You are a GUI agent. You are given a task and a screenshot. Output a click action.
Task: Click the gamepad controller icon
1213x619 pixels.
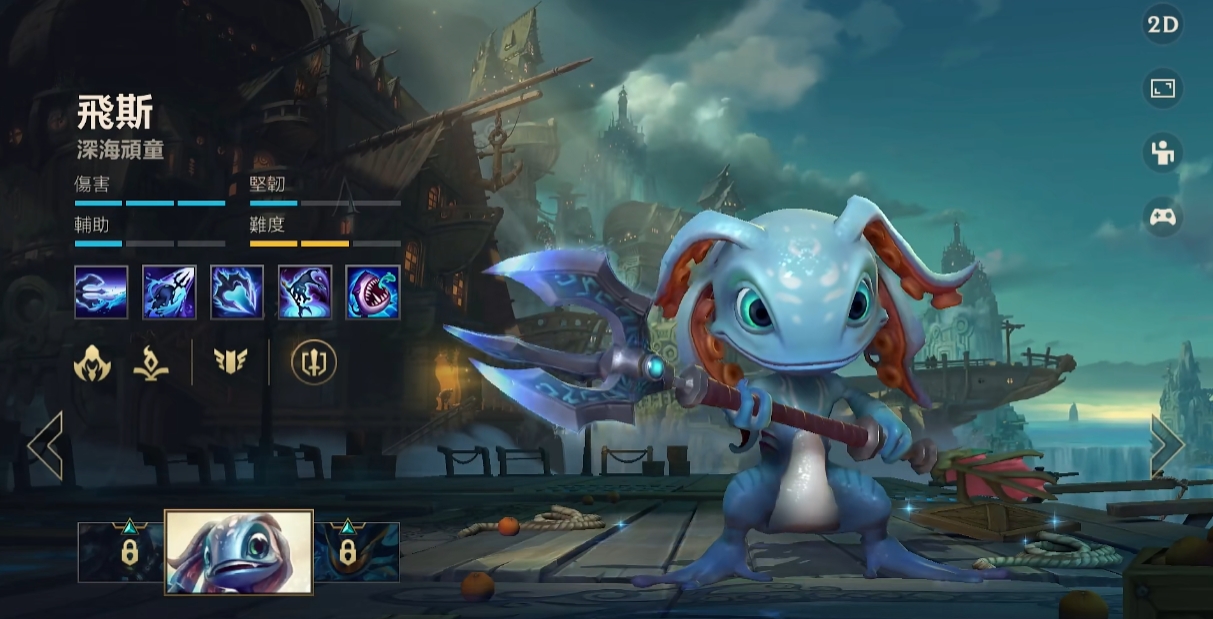pos(1162,217)
